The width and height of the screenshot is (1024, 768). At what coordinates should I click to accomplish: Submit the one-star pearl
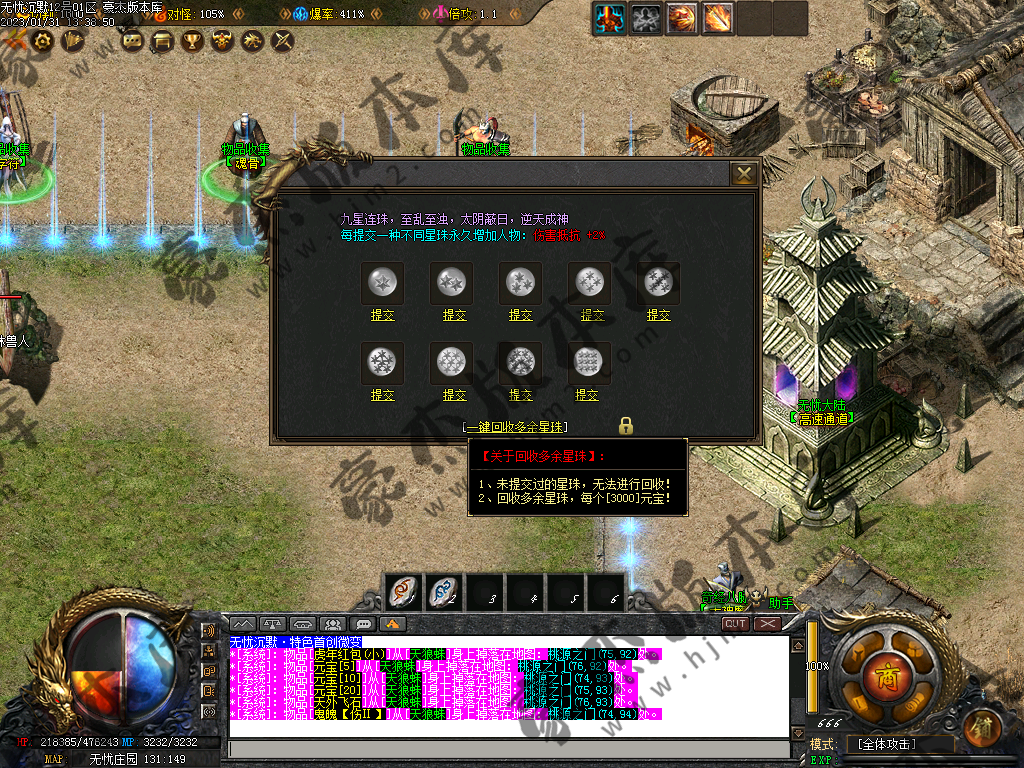coord(382,315)
